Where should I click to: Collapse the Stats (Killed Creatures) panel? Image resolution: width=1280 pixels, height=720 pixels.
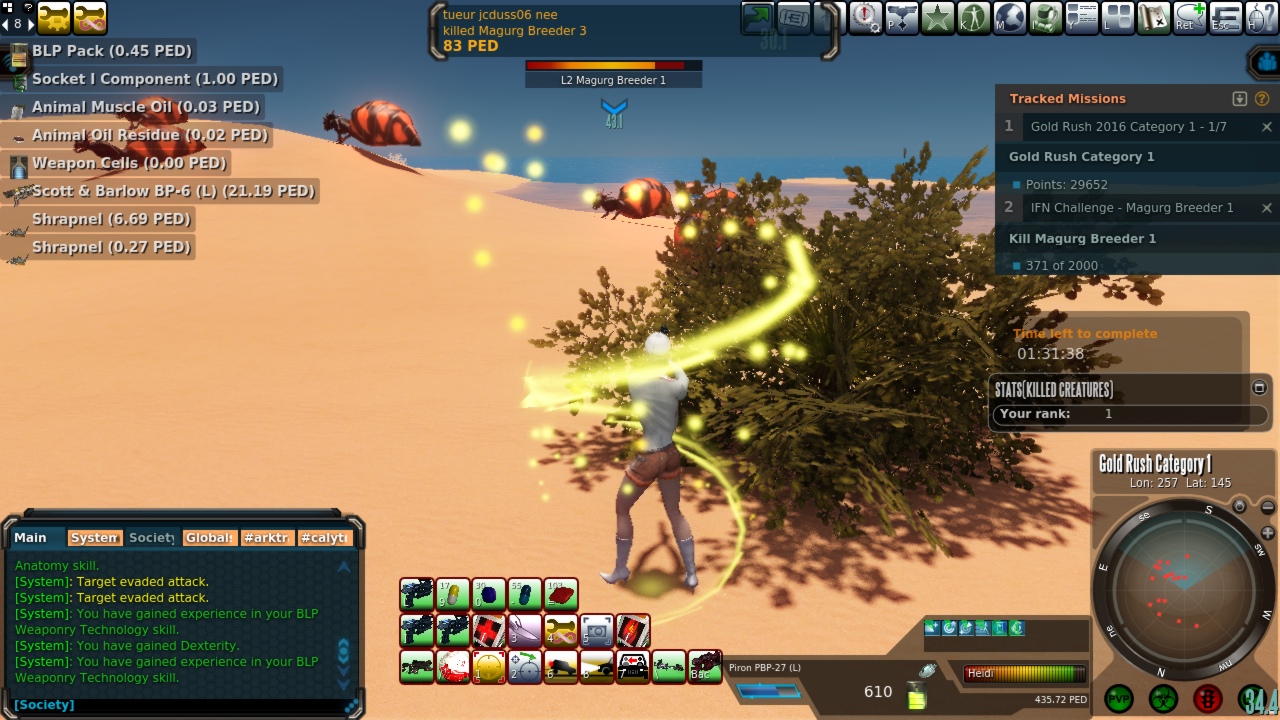(x=1259, y=388)
